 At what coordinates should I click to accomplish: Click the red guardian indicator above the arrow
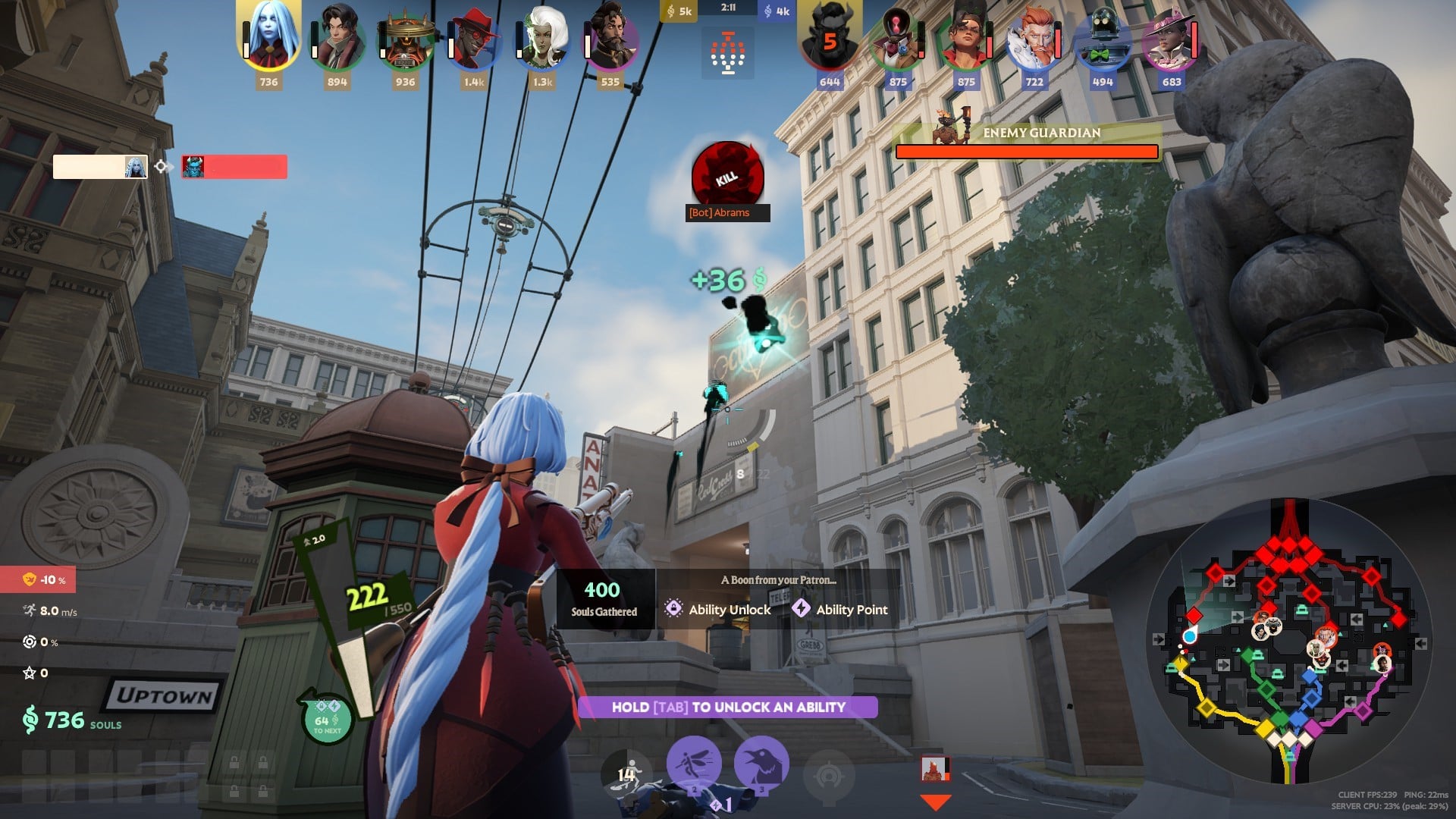(935, 769)
